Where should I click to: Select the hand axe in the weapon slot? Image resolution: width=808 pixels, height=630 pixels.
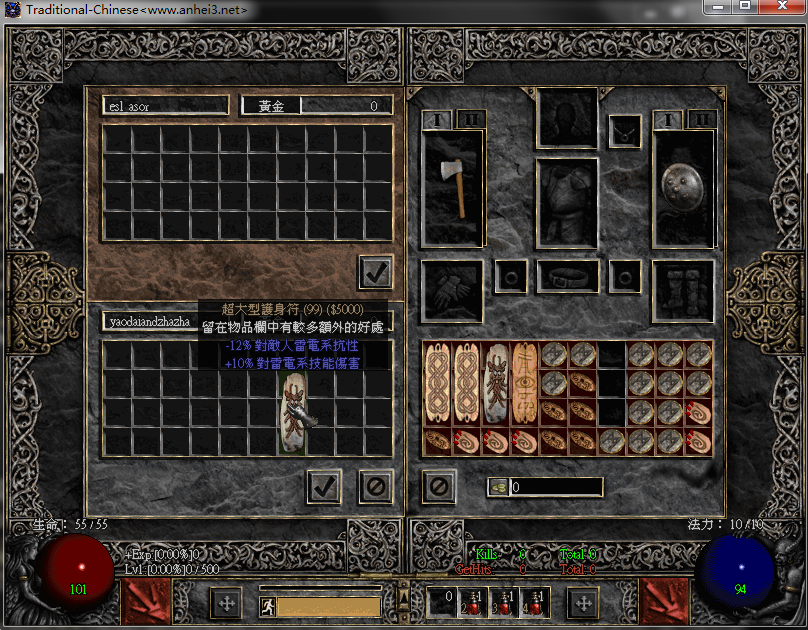453,188
